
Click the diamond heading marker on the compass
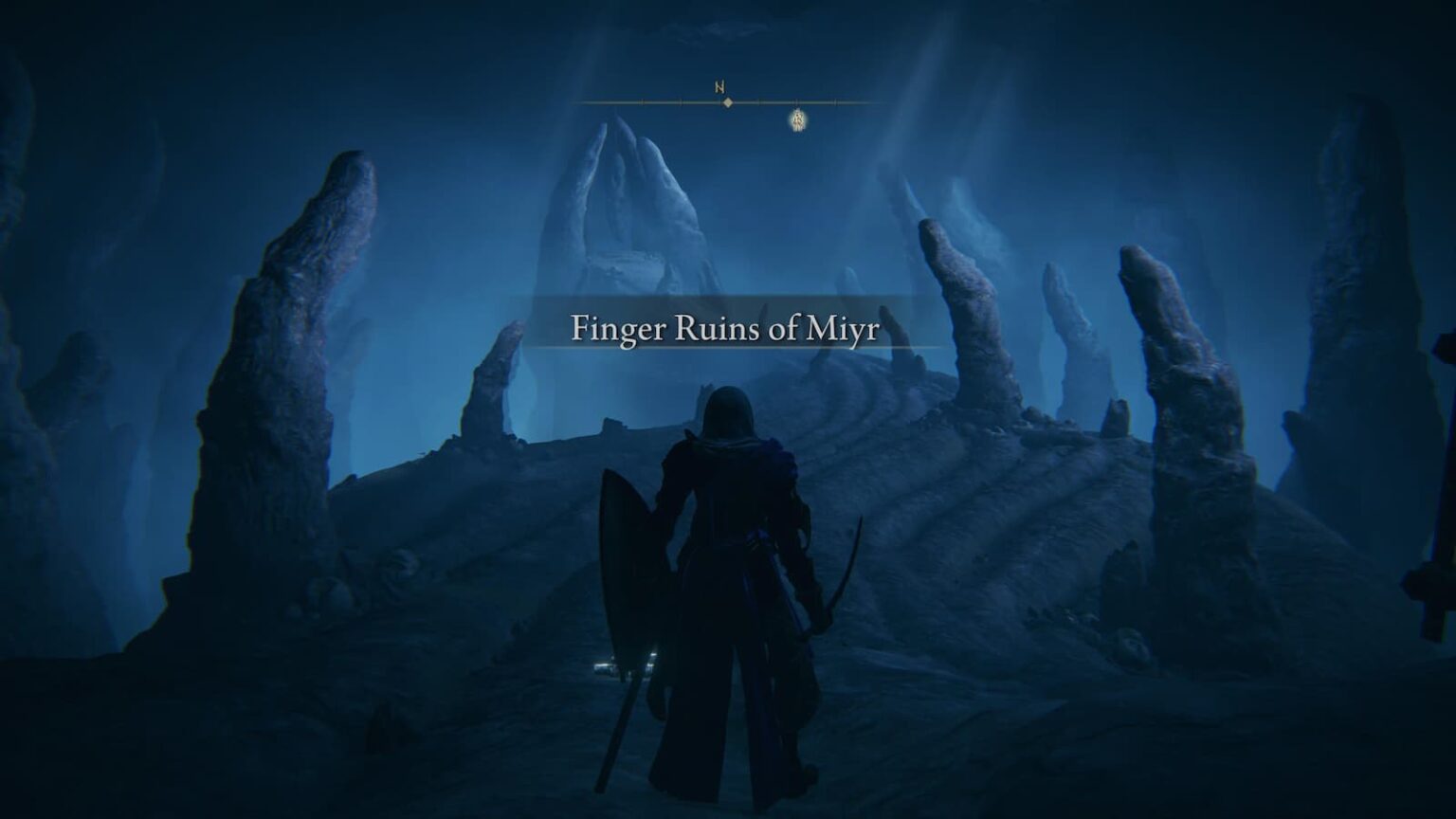[728, 102]
